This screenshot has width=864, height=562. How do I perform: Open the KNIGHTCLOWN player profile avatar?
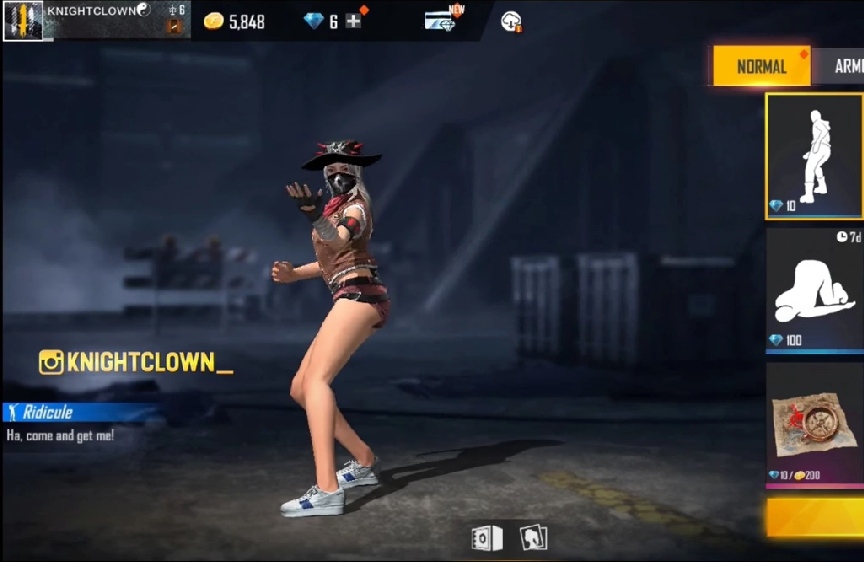tap(22, 20)
